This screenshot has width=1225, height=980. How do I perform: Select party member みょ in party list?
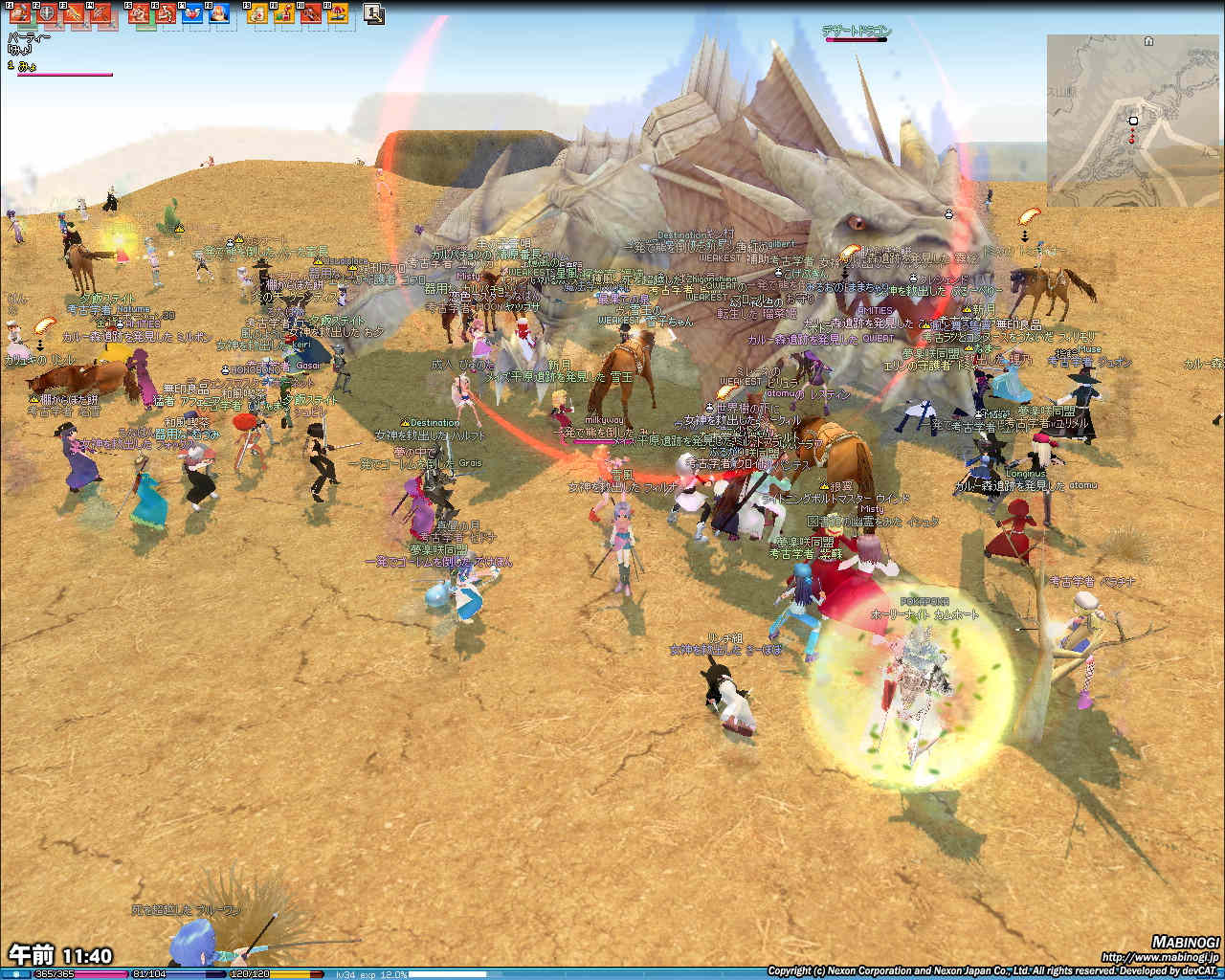[x=29, y=65]
